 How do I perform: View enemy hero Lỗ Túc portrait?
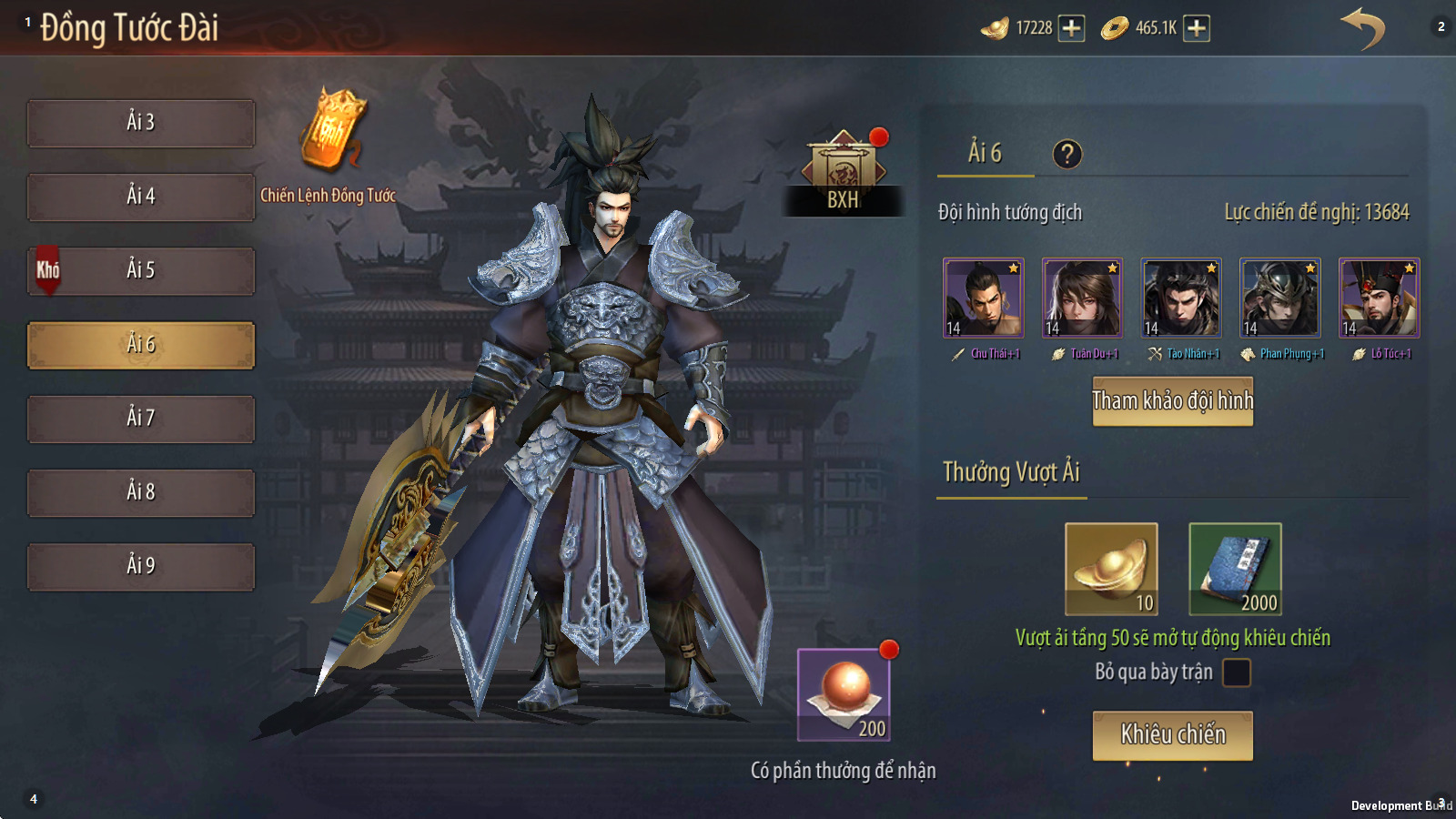pos(1379,298)
